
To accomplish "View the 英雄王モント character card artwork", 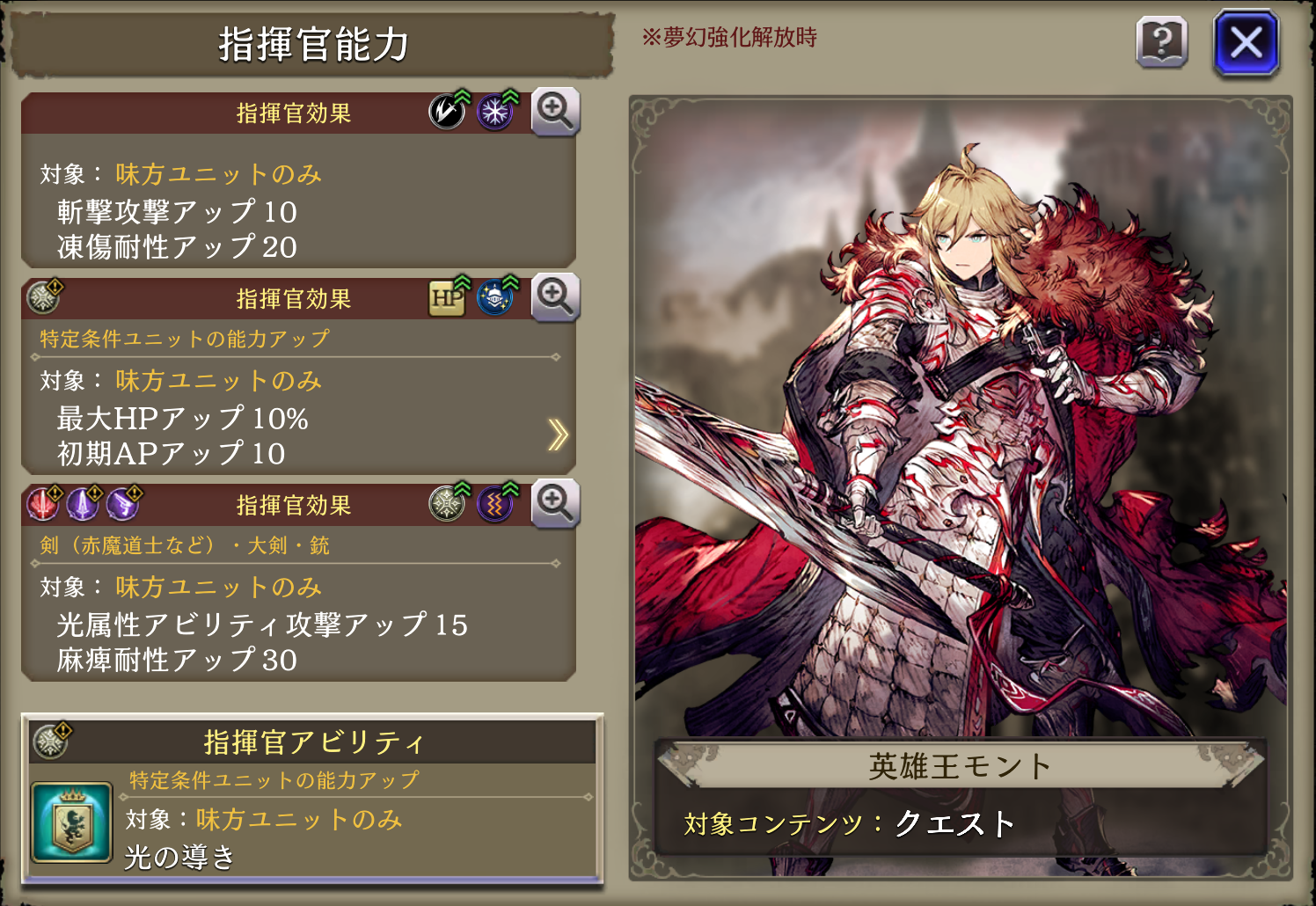I will click(x=960, y=422).
